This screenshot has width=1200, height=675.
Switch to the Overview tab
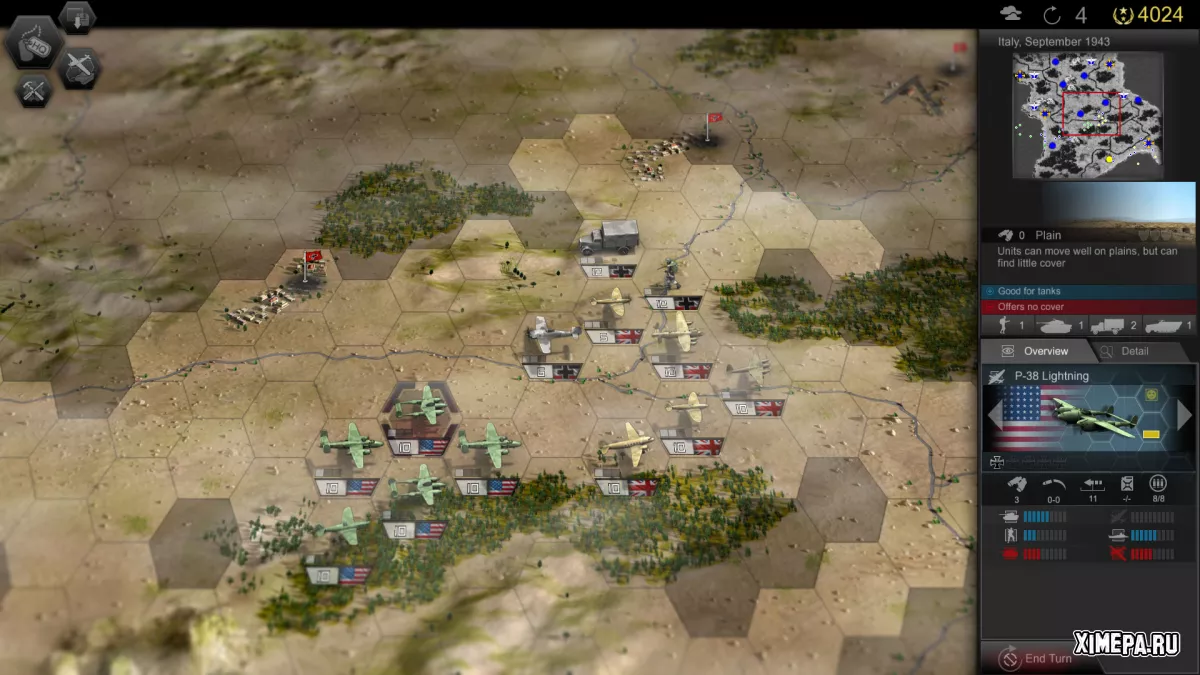coord(1036,351)
